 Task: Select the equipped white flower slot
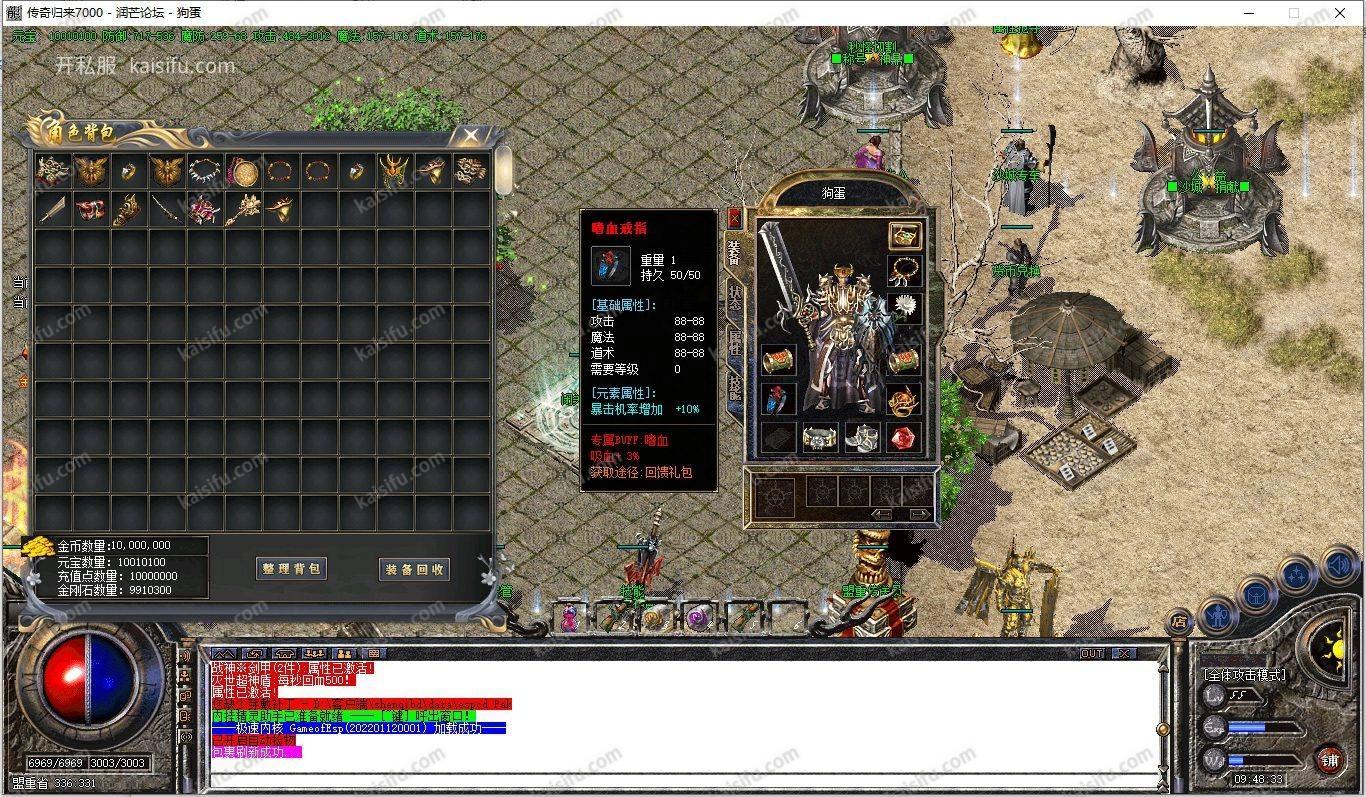click(x=904, y=306)
